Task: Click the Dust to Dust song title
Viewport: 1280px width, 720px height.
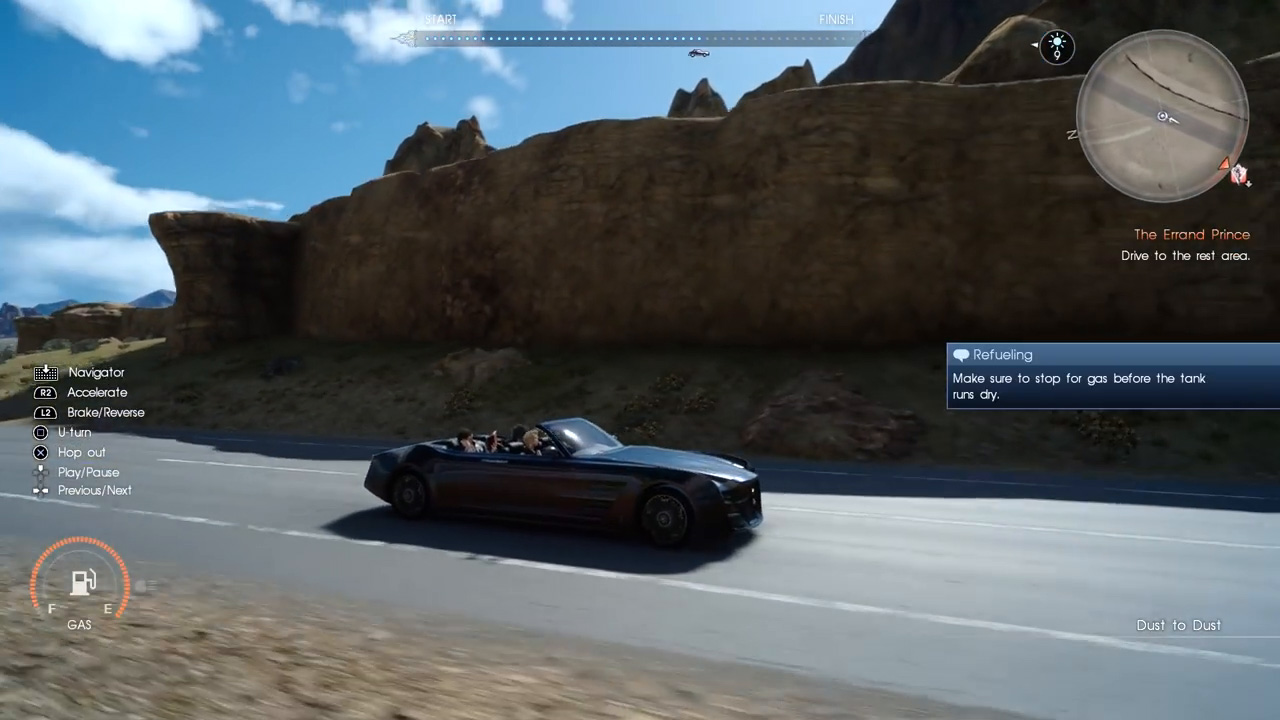Action: (1178, 625)
